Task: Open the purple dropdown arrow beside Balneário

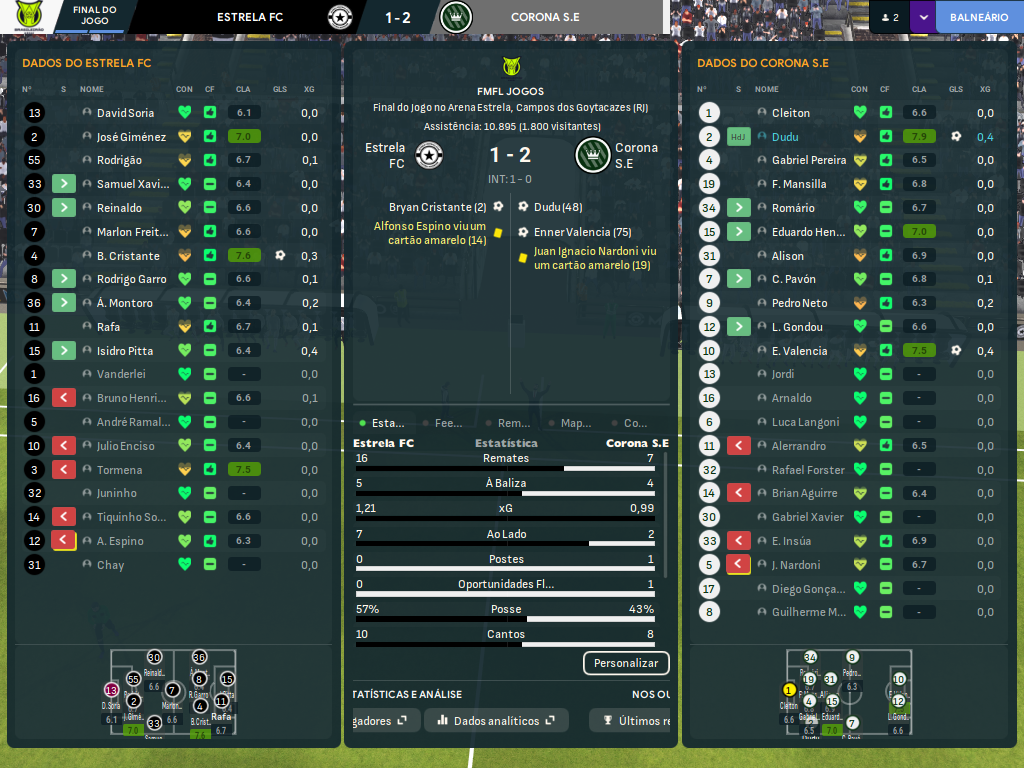Action: click(x=922, y=17)
